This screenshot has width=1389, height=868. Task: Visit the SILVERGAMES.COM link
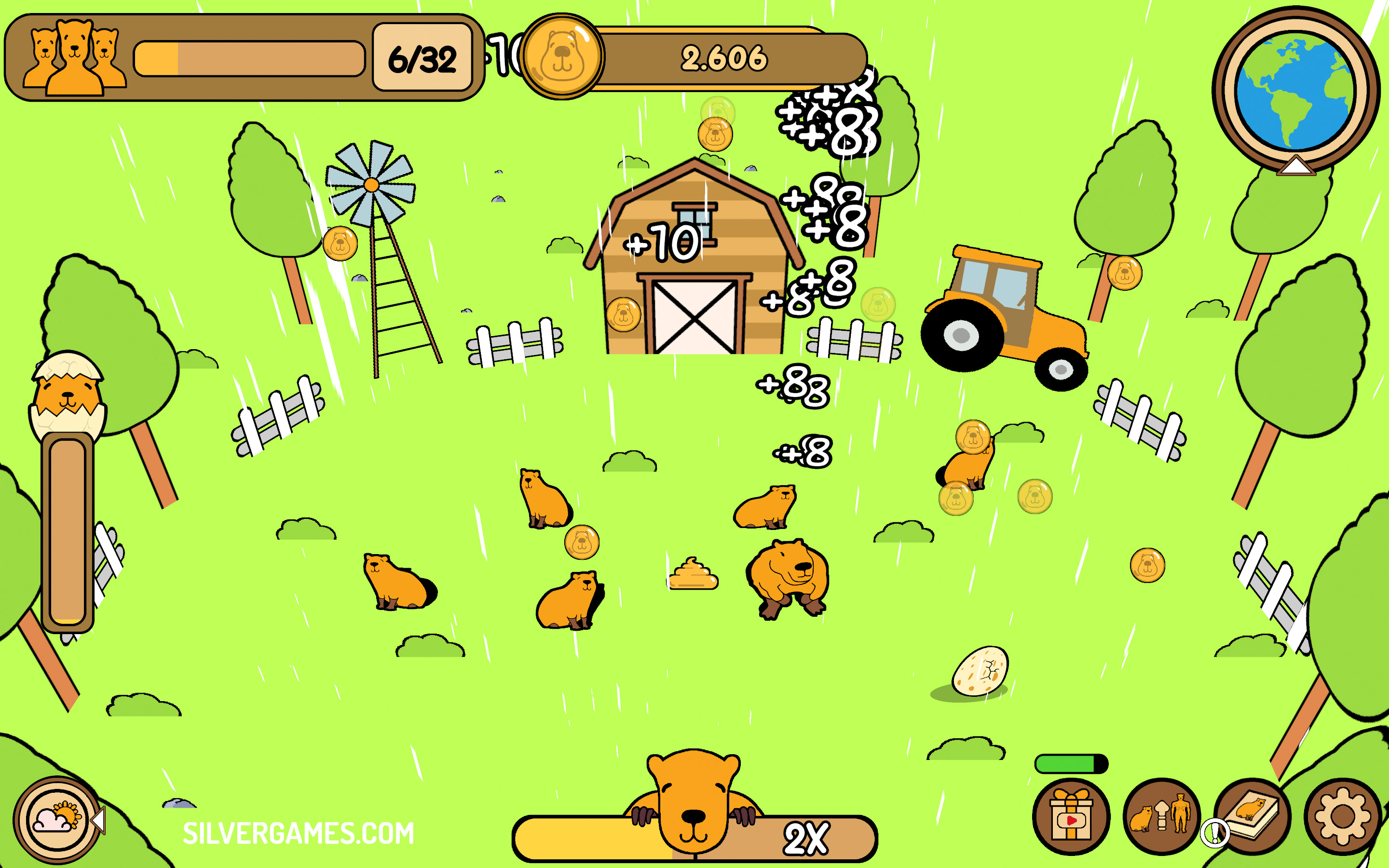[x=299, y=834]
